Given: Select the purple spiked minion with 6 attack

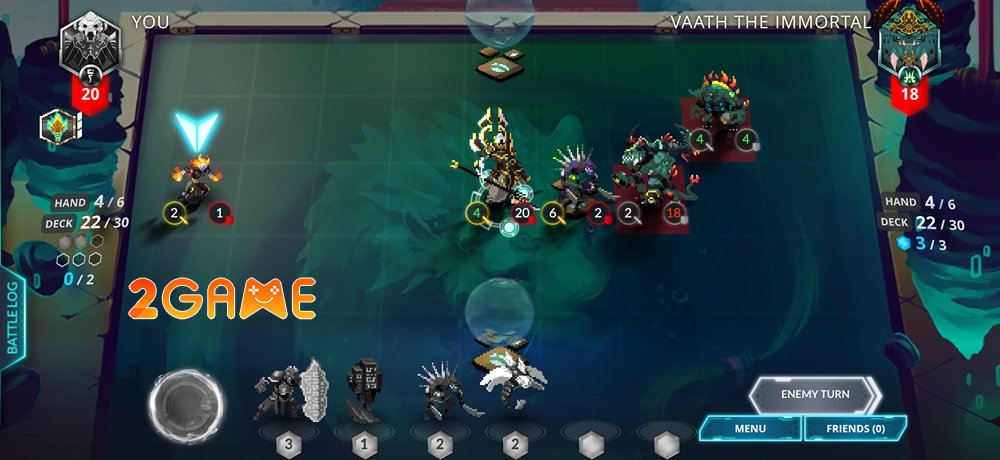Looking at the screenshot, I should [575, 182].
